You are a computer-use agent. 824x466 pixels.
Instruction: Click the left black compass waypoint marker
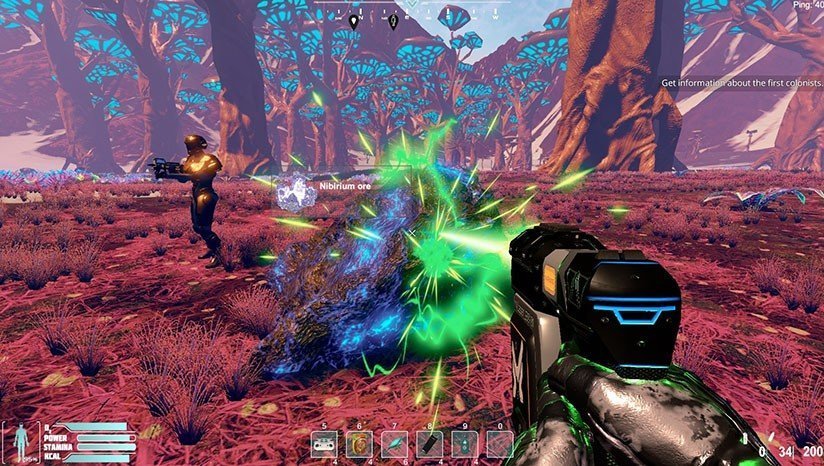(x=354, y=20)
